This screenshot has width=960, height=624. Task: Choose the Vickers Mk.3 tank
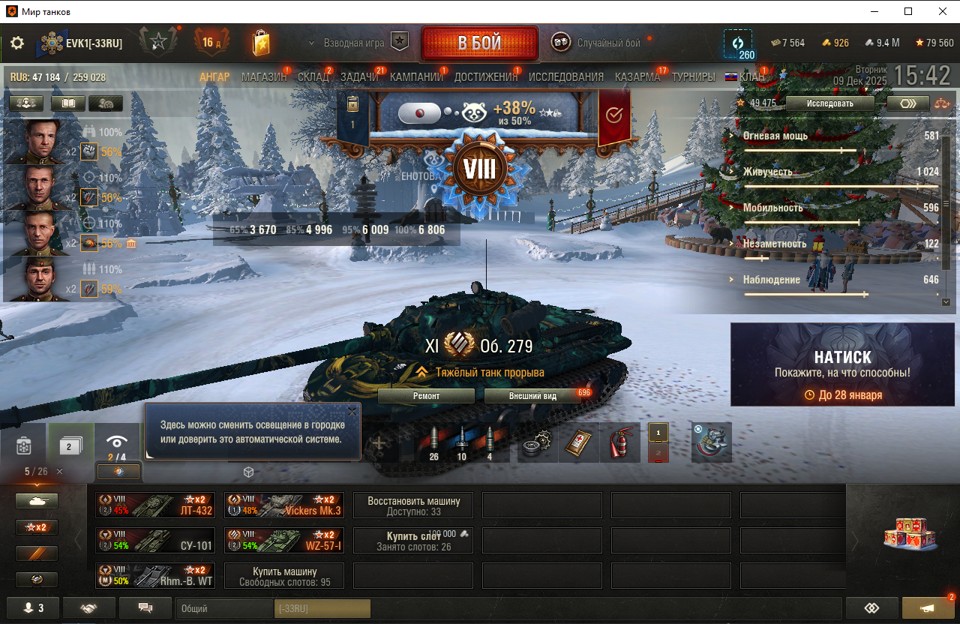pyautogui.click(x=284, y=504)
